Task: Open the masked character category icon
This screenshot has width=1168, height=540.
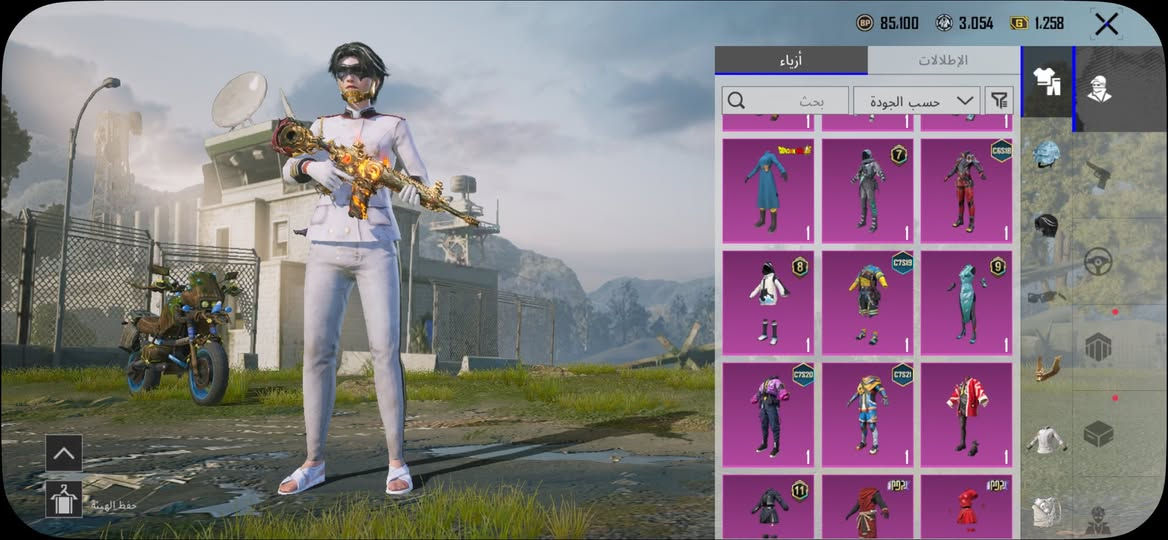Action: [x=1100, y=88]
